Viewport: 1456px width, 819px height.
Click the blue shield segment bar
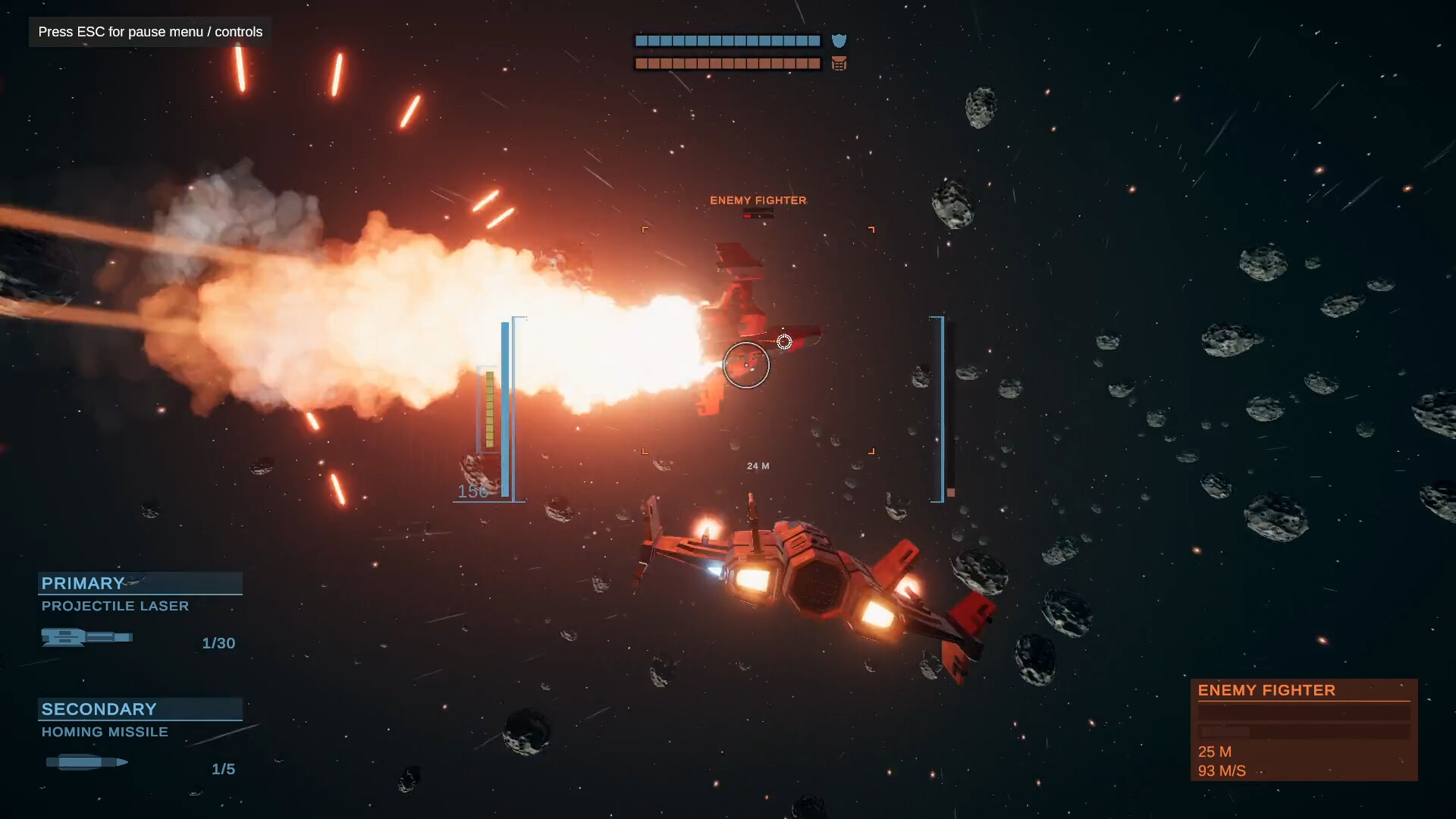click(x=726, y=40)
